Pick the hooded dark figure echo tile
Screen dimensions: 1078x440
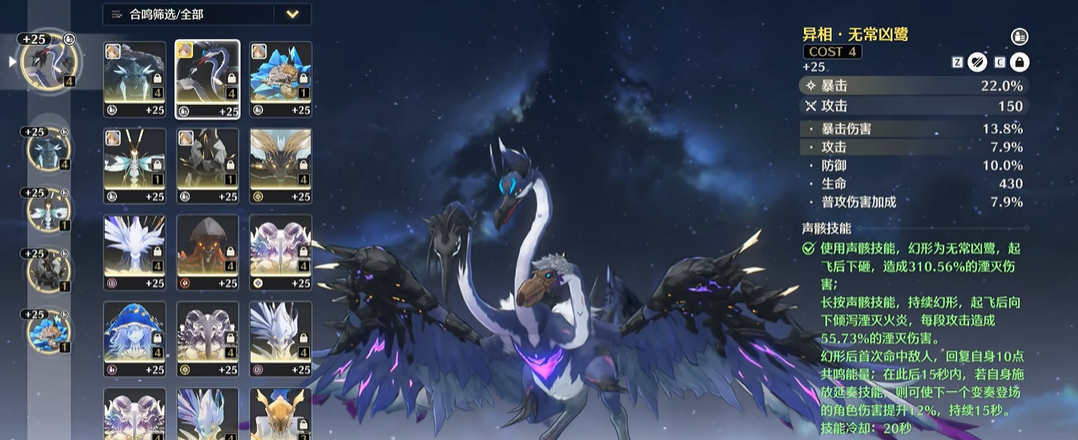pos(207,252)
